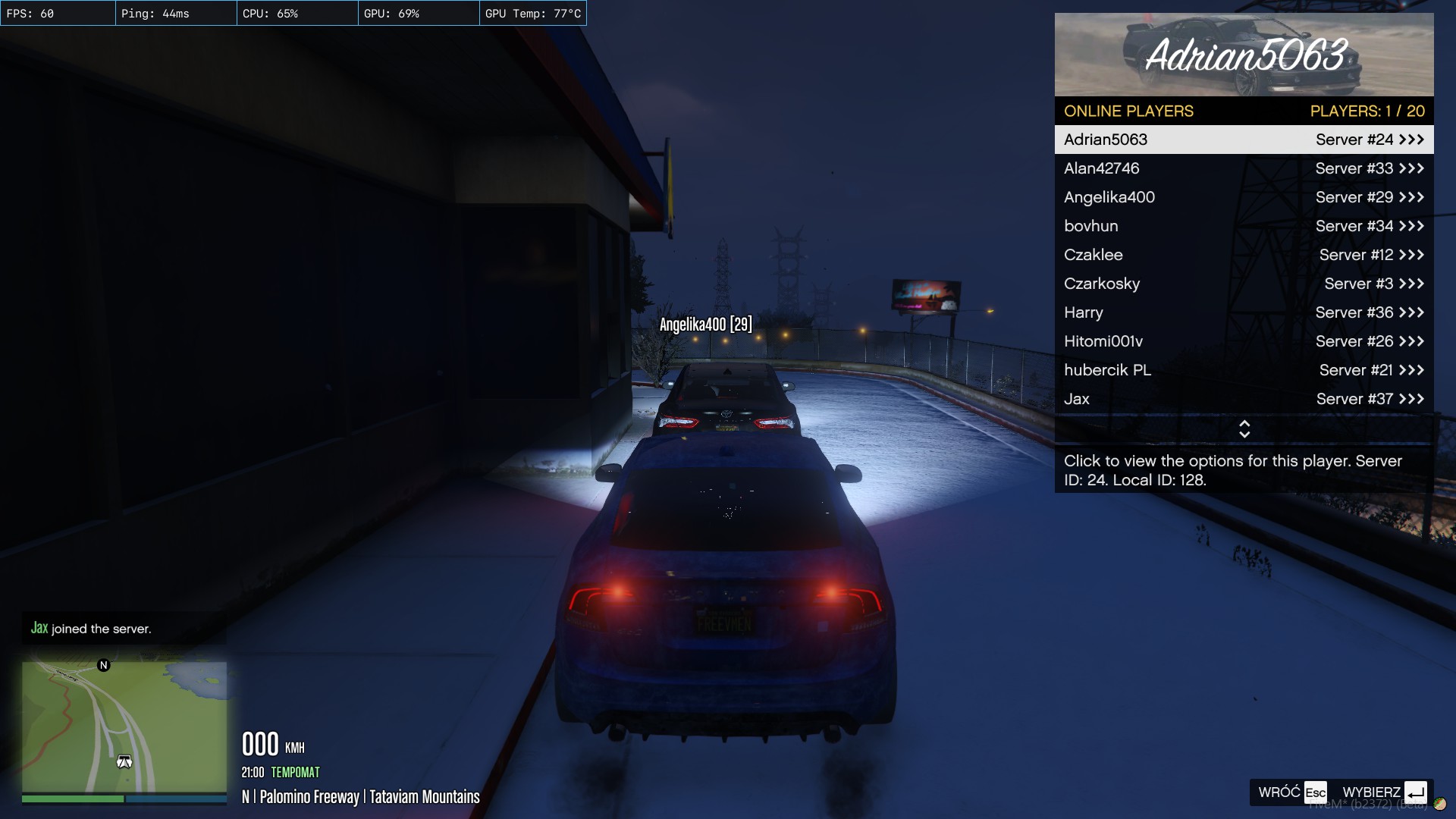Go back with the WRÓĆ button
Screen dimensions: 1456x819
coord(1292,792)
